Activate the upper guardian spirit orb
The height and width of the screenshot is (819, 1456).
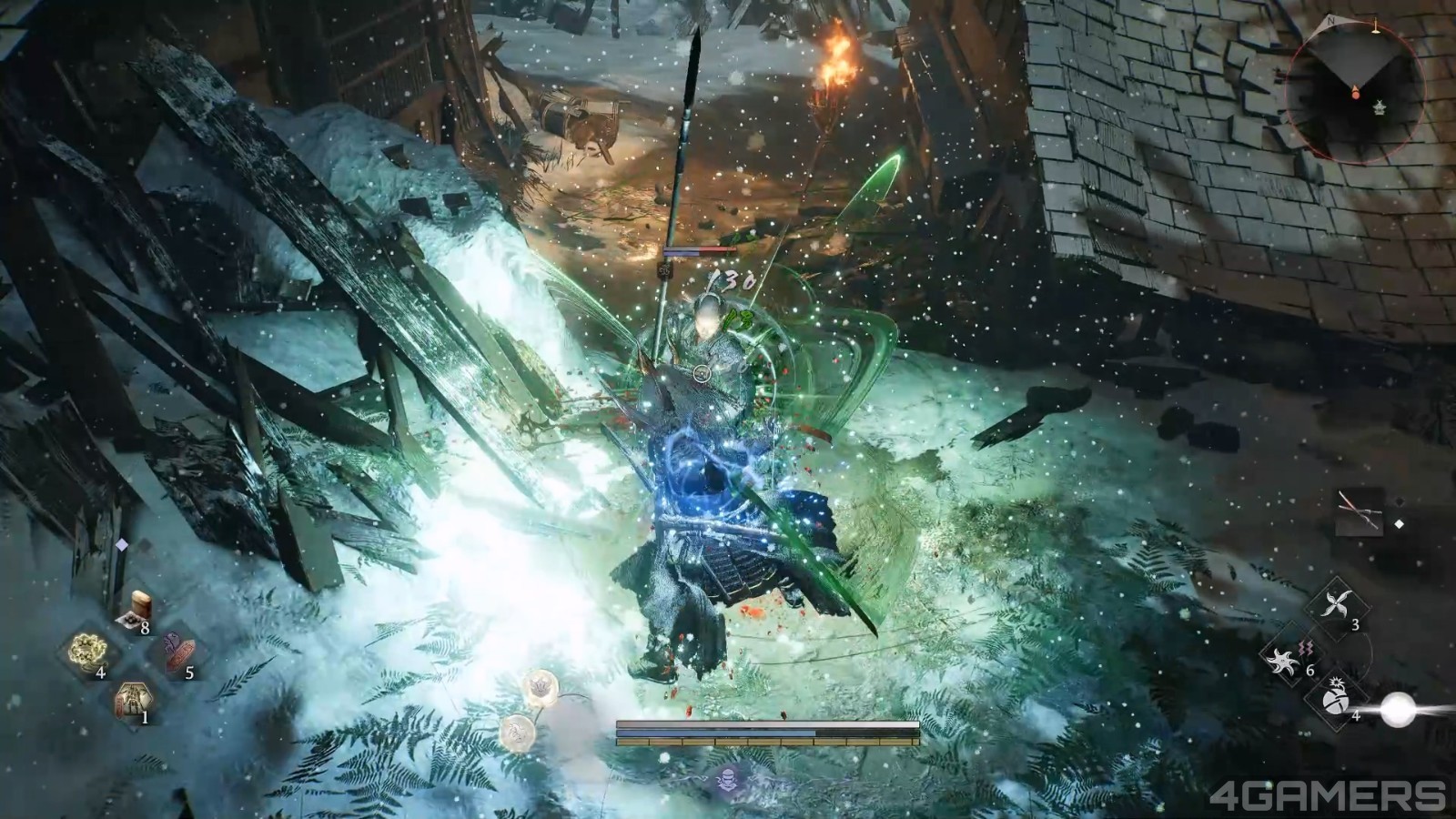tap(541, 687)
